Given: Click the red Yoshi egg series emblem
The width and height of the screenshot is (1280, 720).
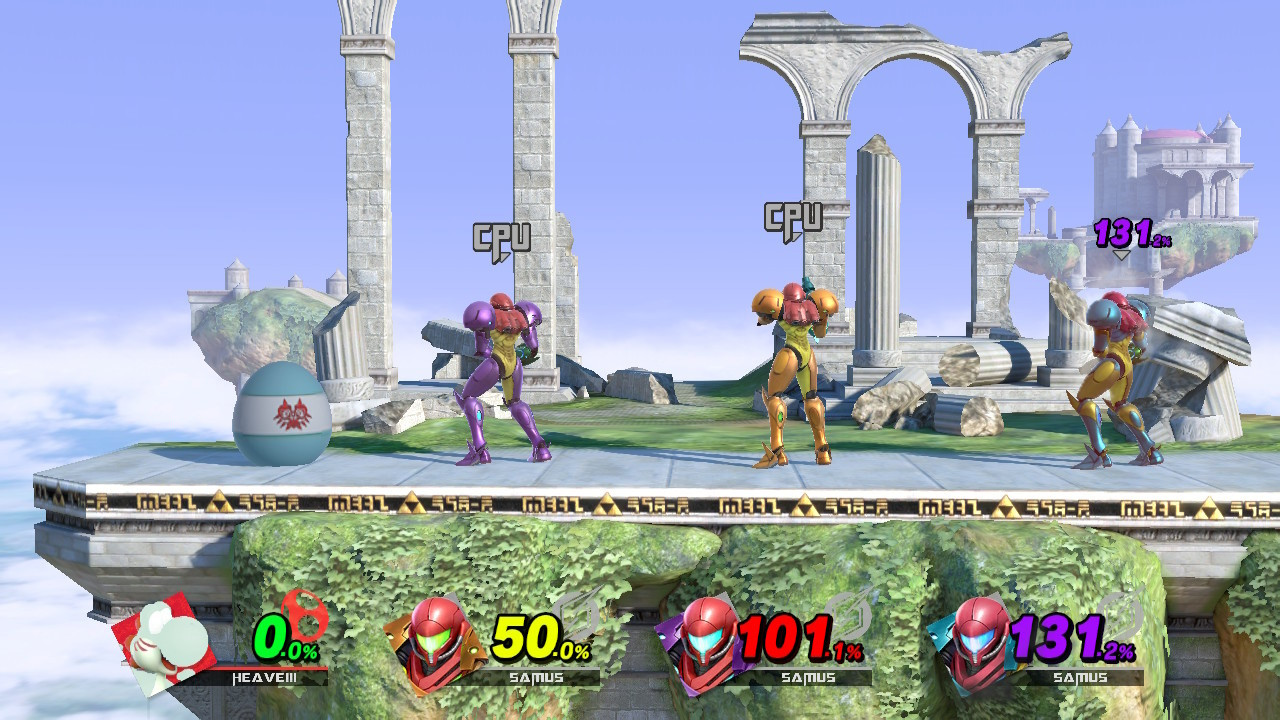Looking at the screenshot, I should pos(305,615).
